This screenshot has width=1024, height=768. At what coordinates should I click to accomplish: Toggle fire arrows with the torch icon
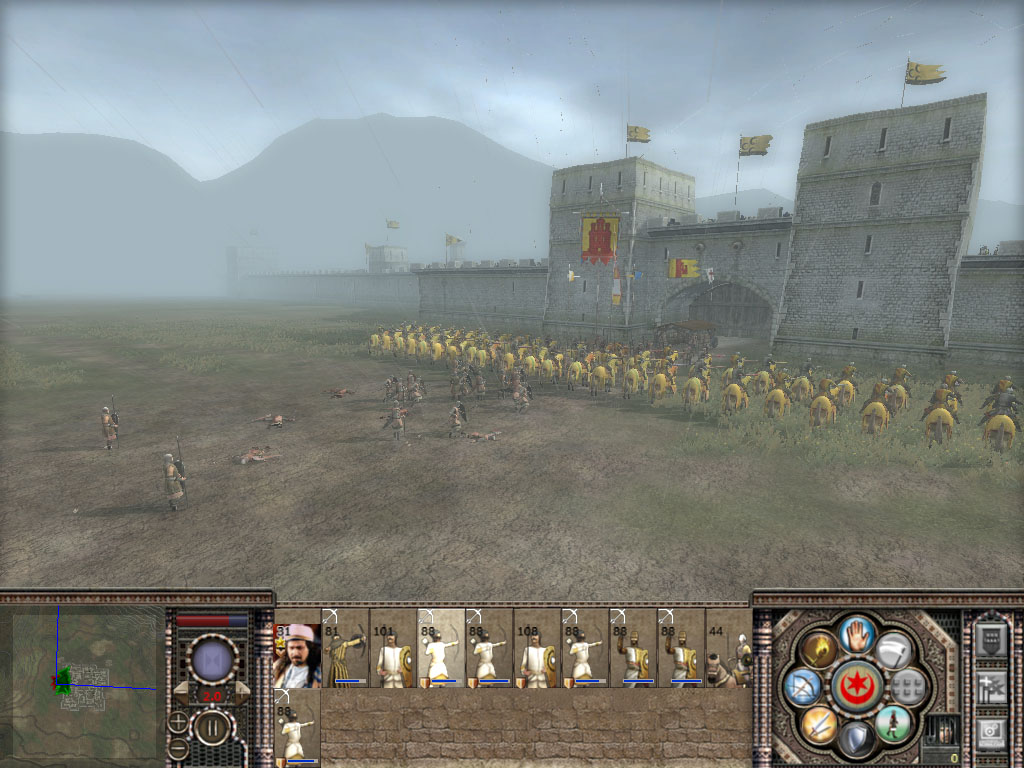818,649
